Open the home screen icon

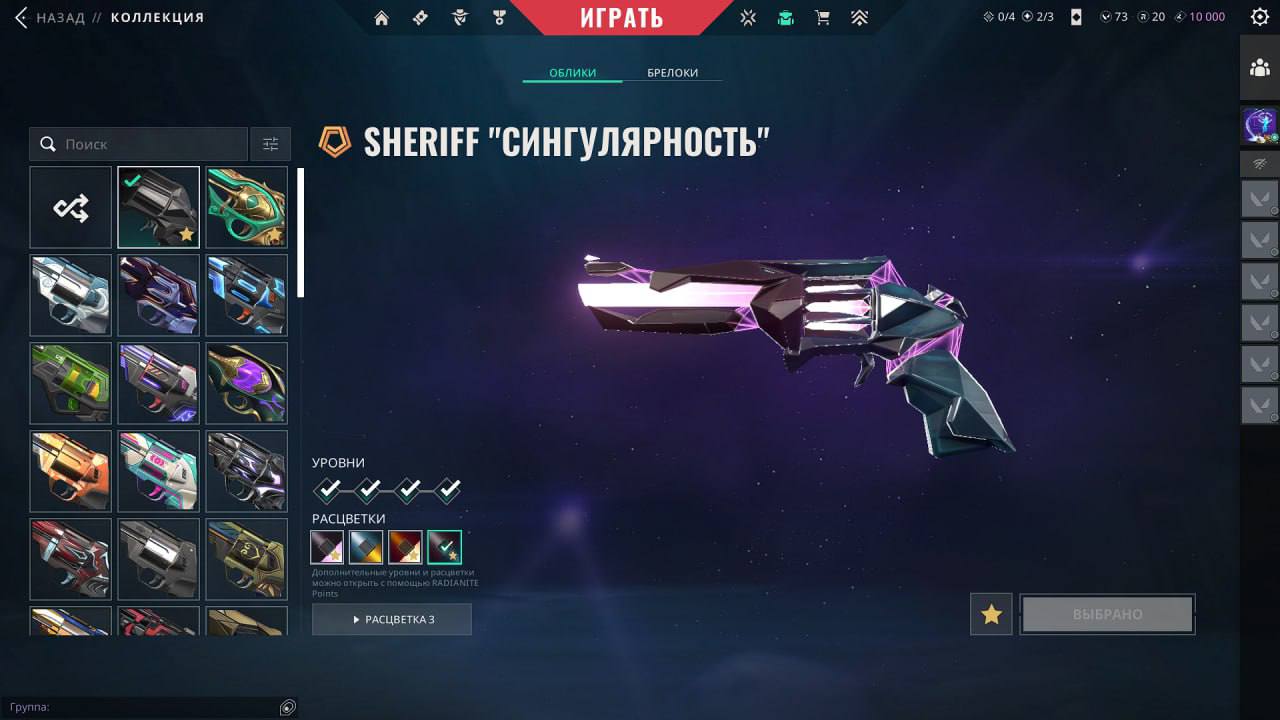point(381,18)
